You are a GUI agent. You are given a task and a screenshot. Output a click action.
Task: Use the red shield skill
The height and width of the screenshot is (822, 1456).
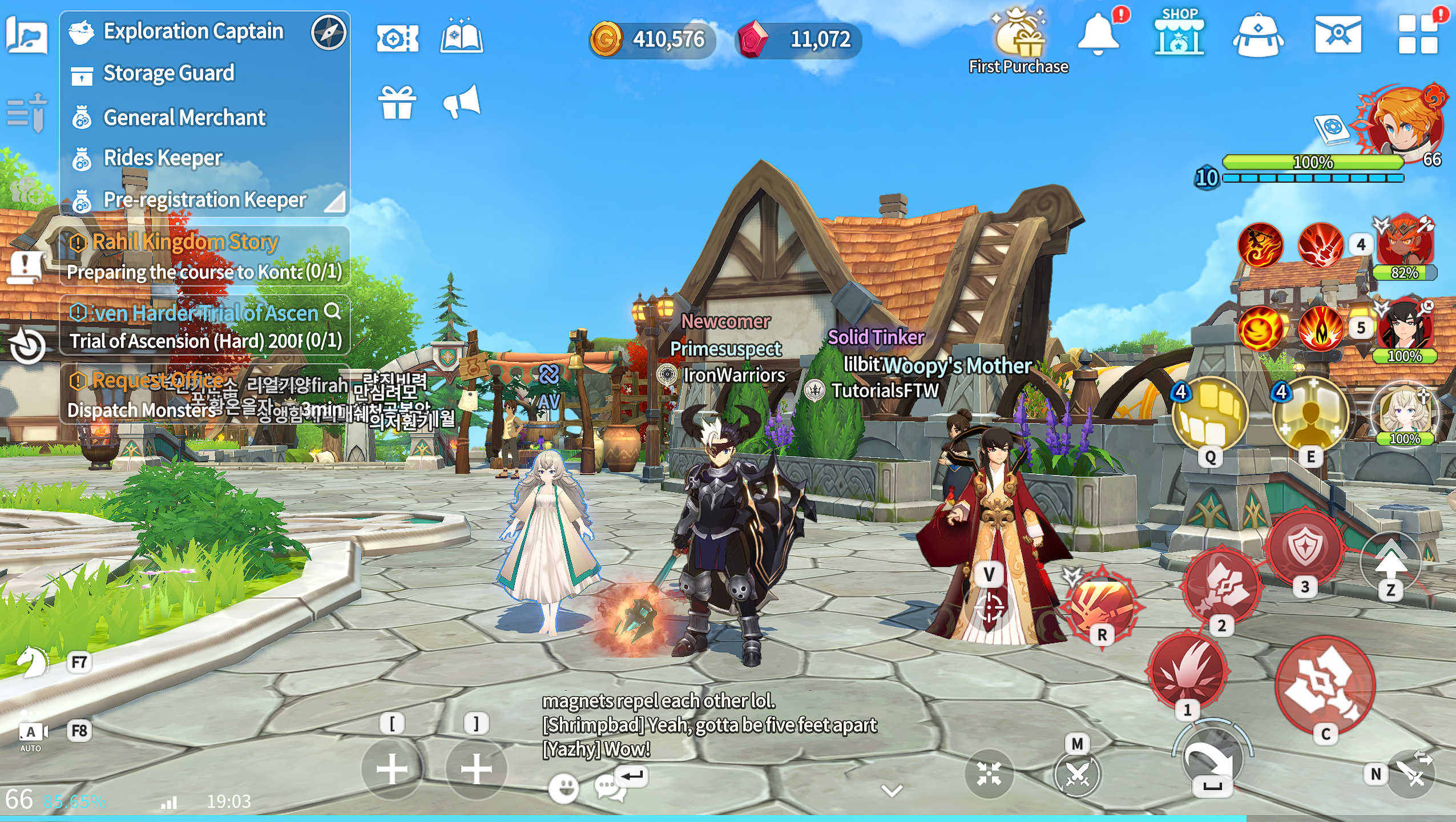coord(1305,546)
